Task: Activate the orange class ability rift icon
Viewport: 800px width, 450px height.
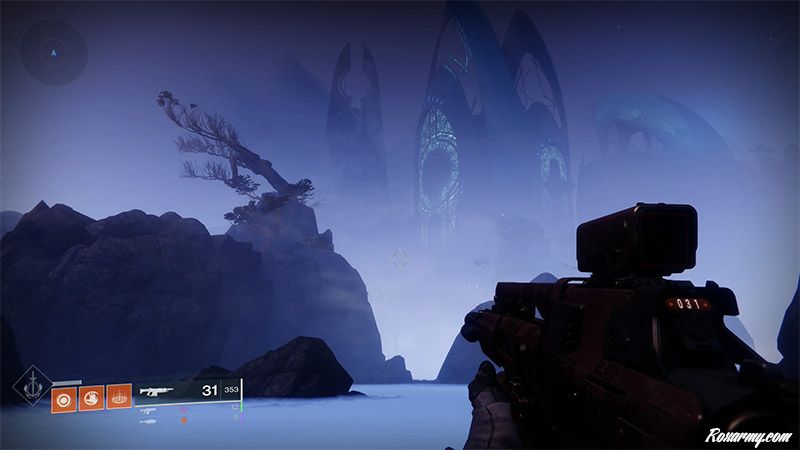Action: point(119,397)
